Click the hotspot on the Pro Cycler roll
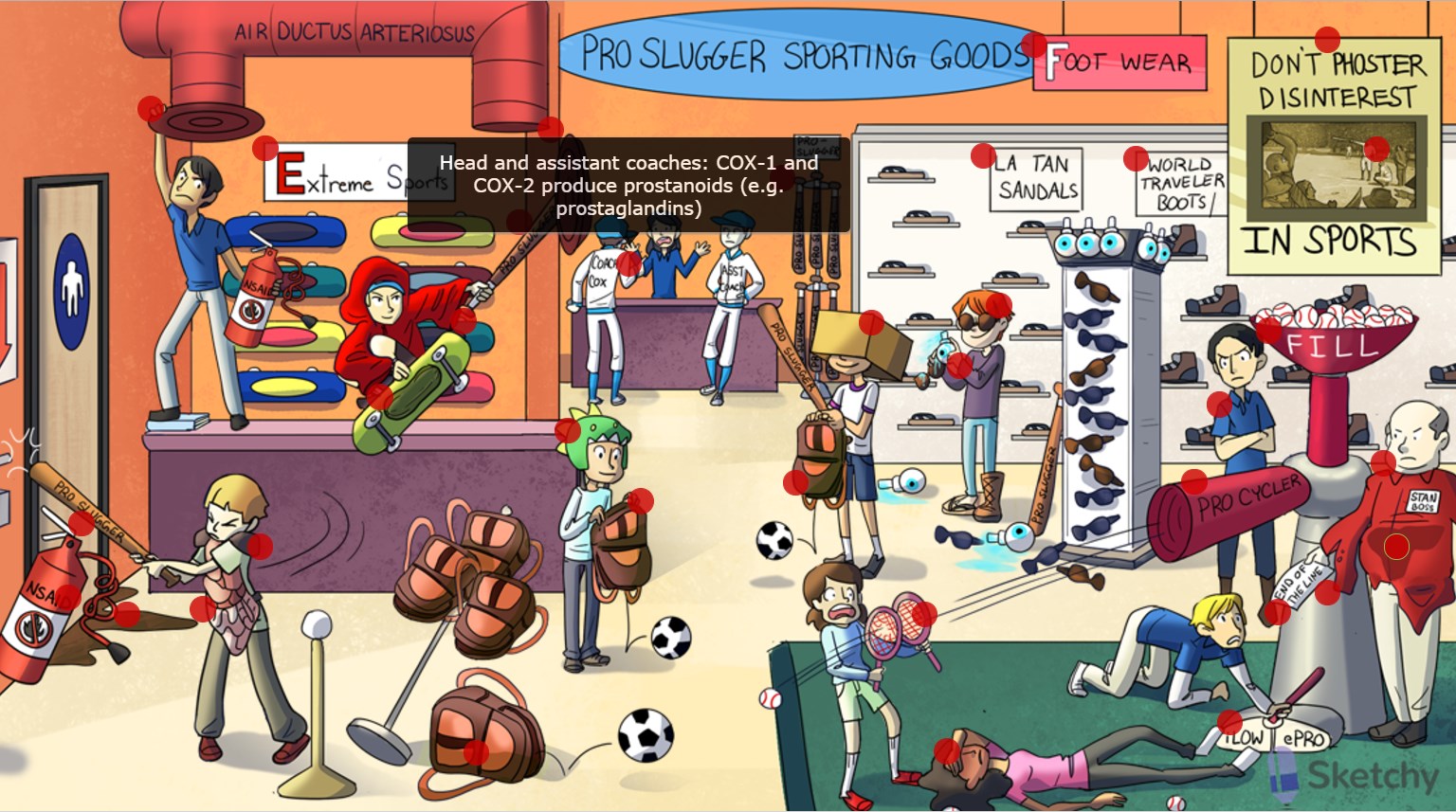Image resolution: width=1456 pixels, height=812 pixels. pos(1194,481)
